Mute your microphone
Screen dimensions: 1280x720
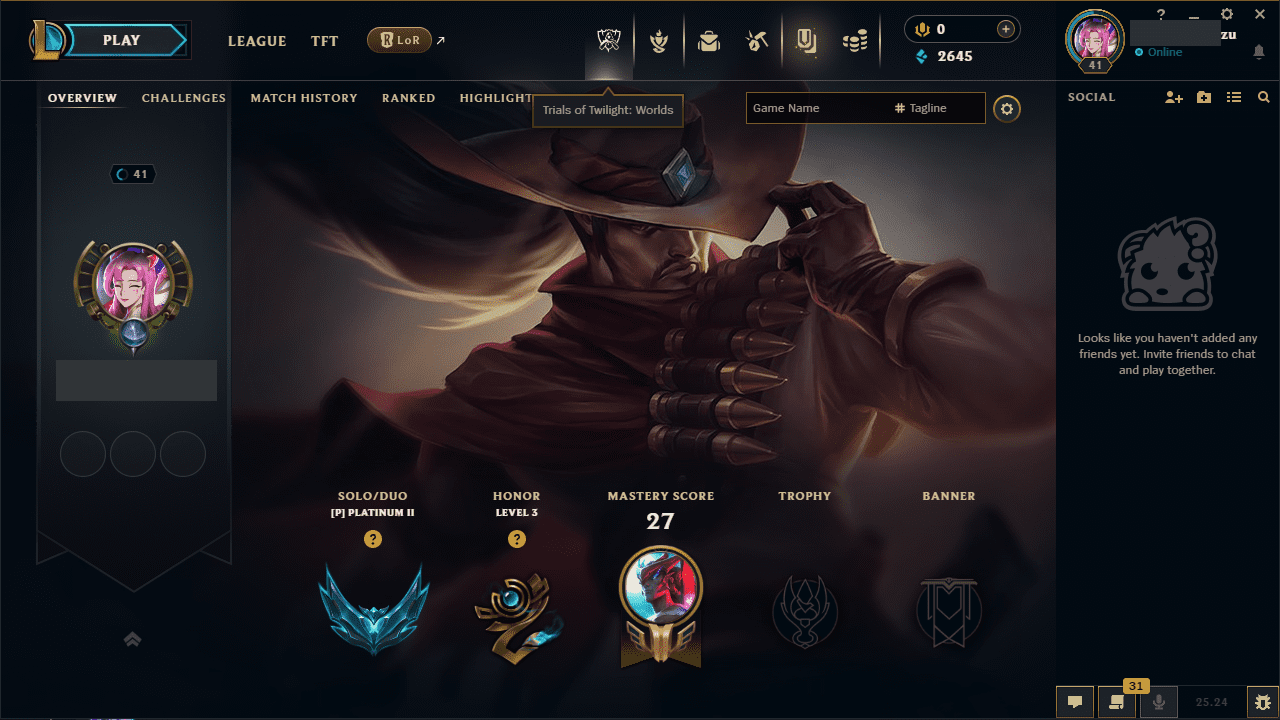(1158, 701)
